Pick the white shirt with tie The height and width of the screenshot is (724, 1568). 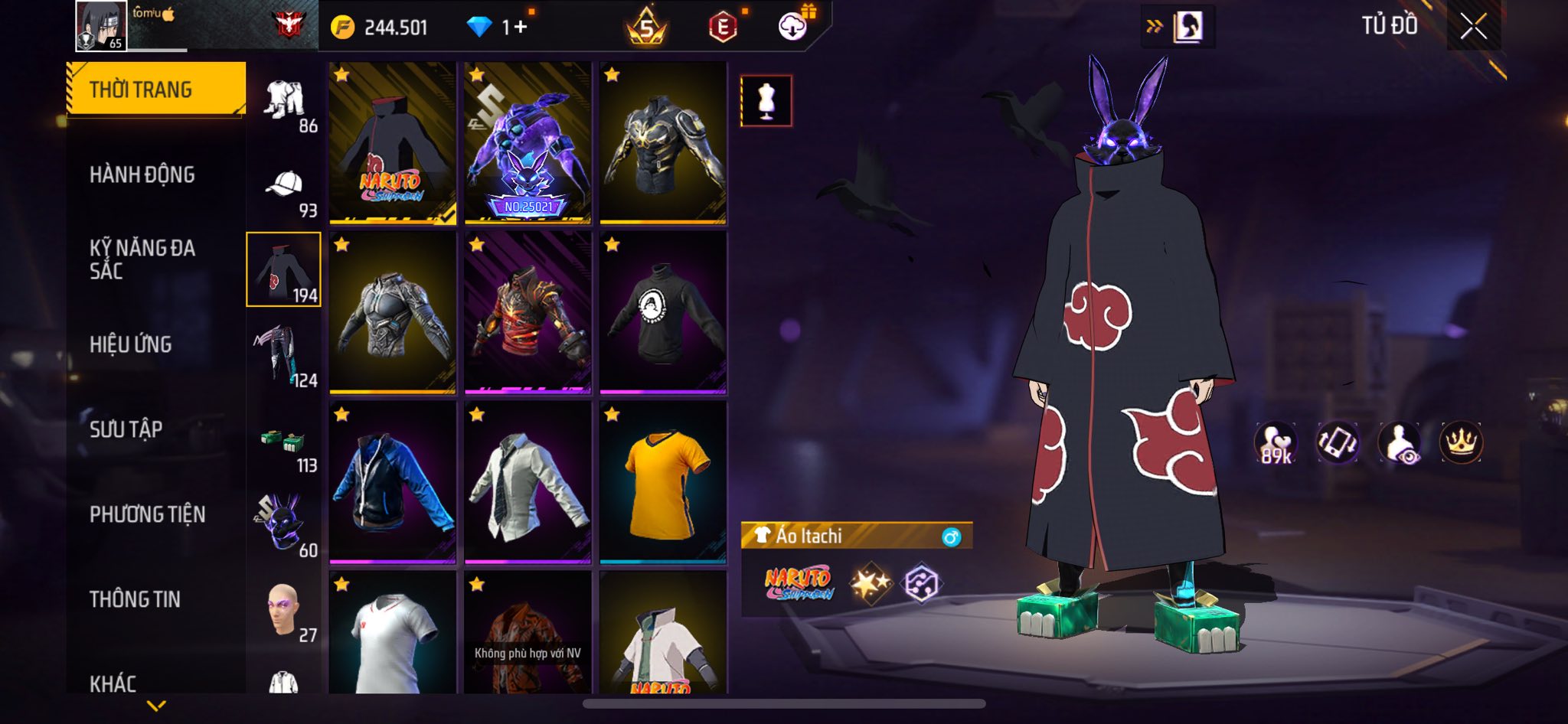pyautogui.click(x=528, y=482)
